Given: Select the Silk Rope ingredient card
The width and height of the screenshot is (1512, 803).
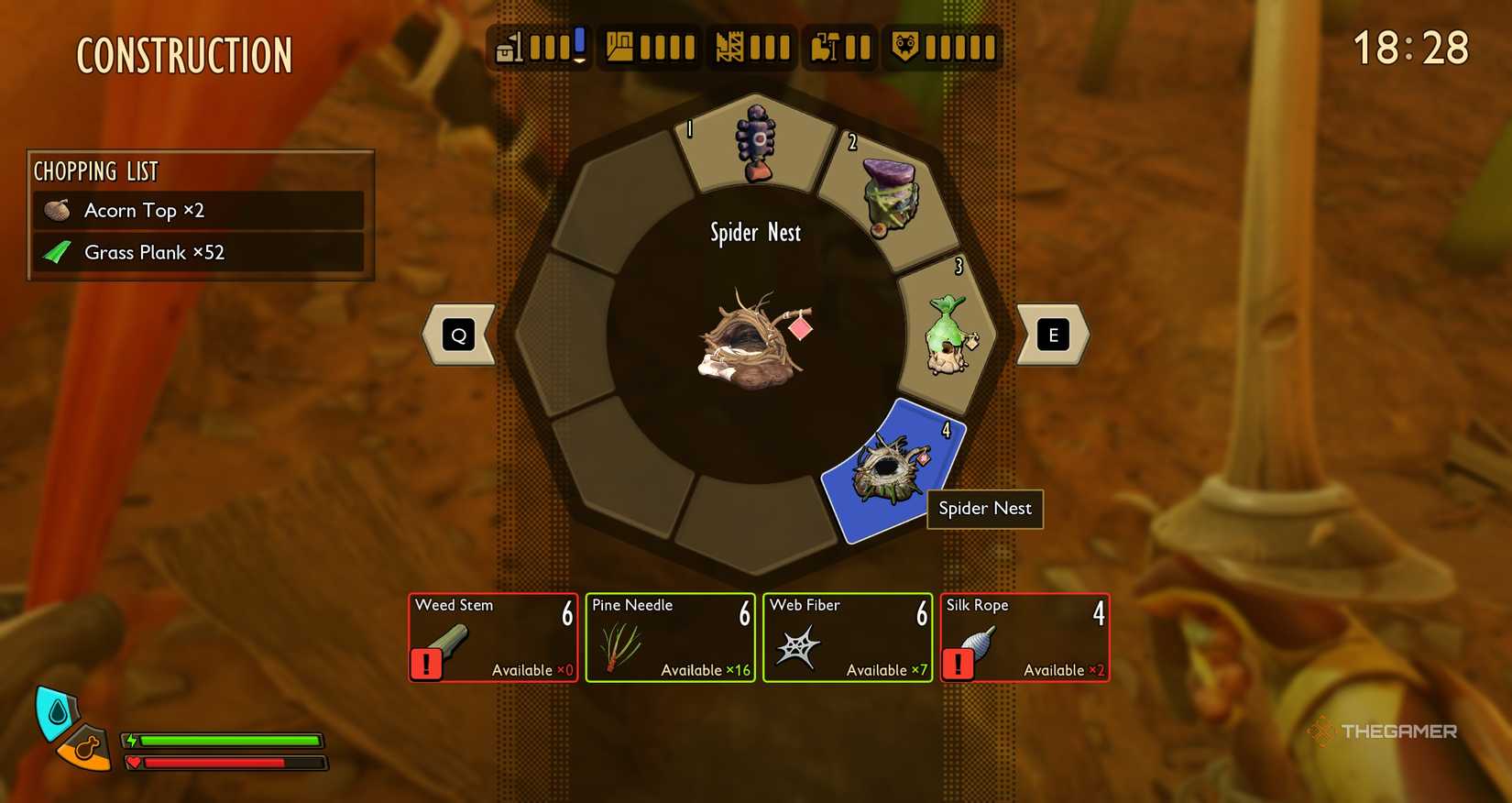Looking at the screenshot, I should (x=1024, y=638).
